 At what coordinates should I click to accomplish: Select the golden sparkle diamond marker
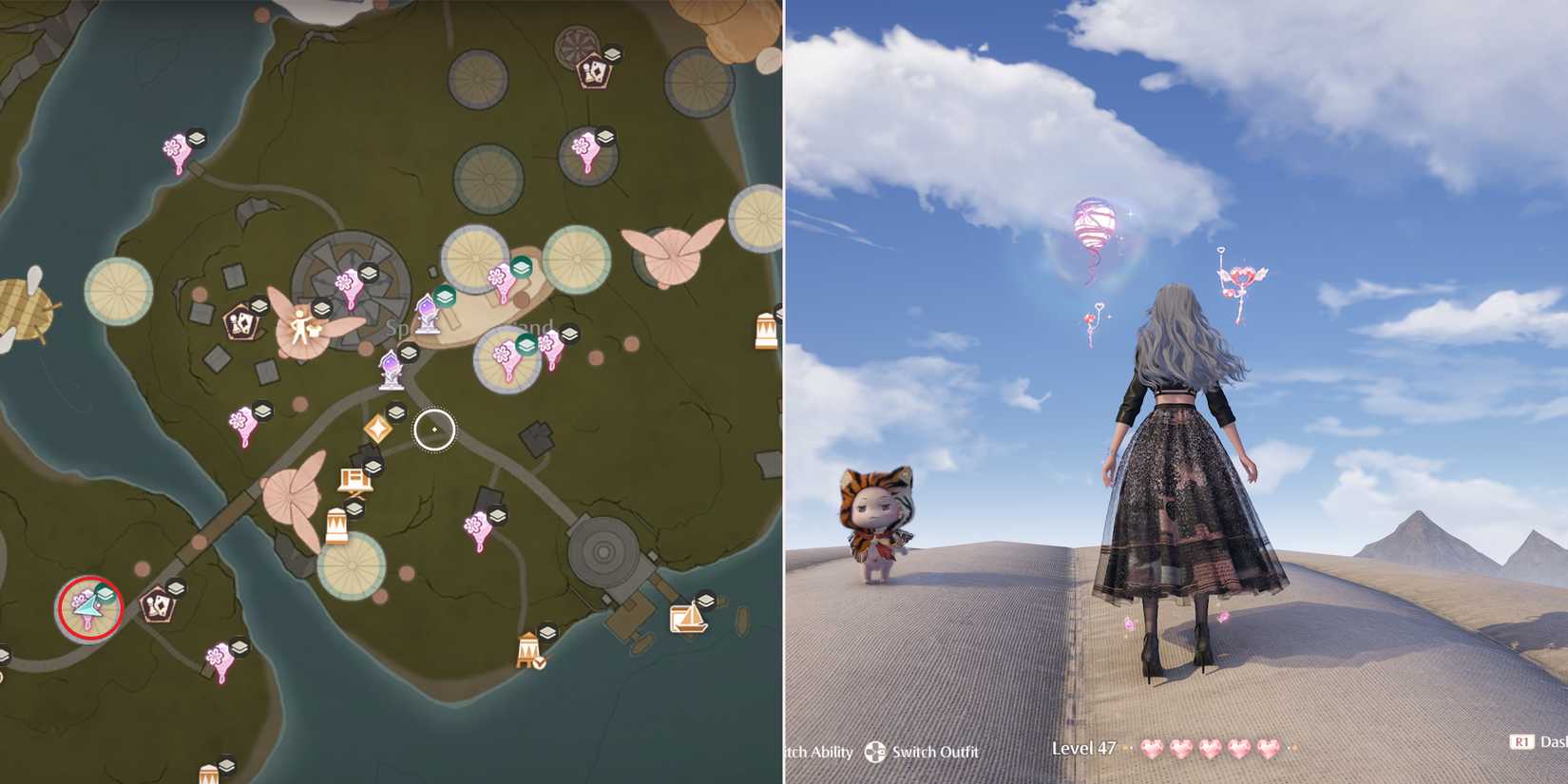pyautogui.click(x=378, y=427)
